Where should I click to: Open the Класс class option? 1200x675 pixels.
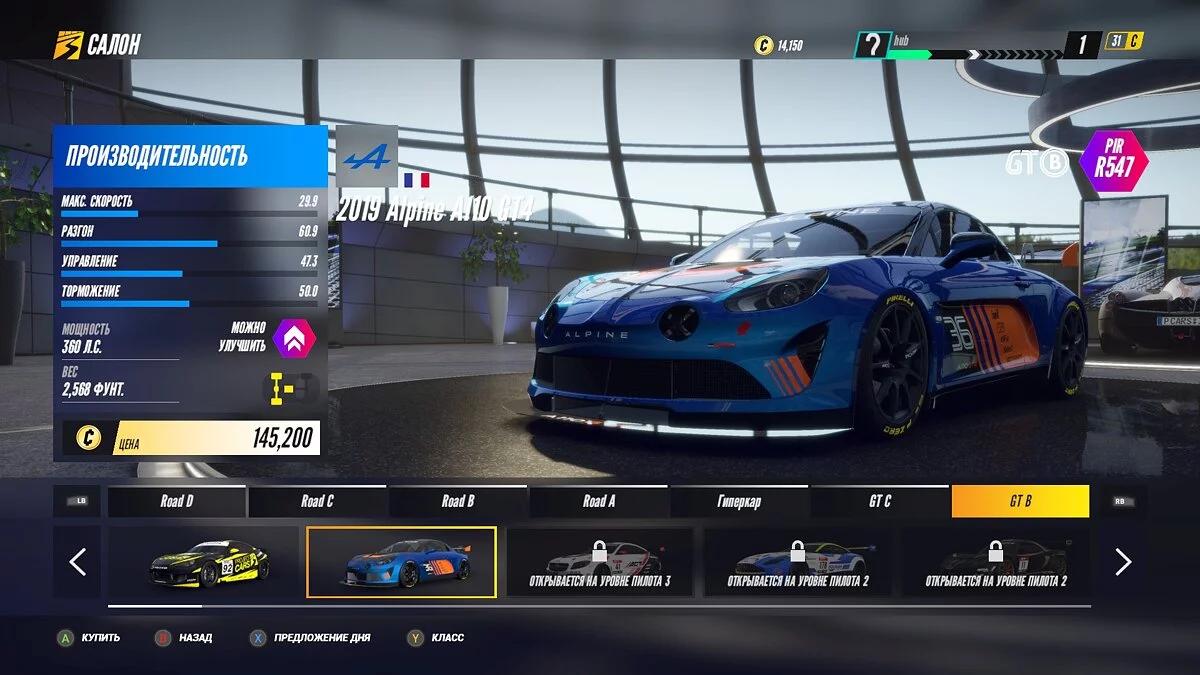click(x=437, y=637)
